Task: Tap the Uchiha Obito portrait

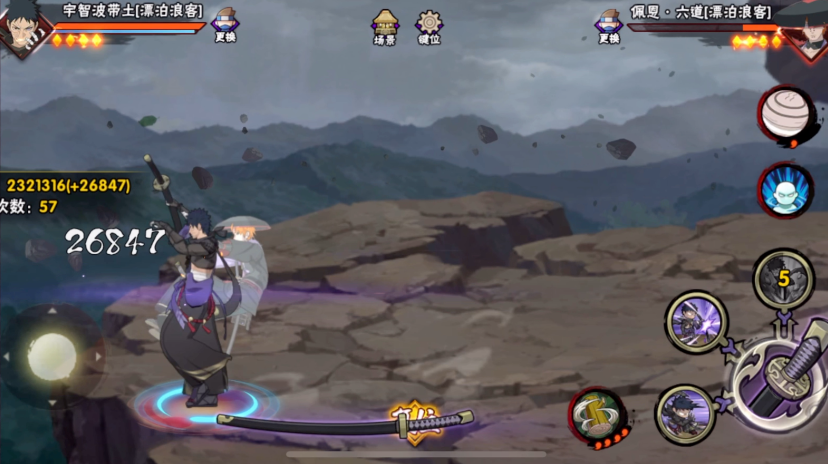Action: [x=18, y=29]
